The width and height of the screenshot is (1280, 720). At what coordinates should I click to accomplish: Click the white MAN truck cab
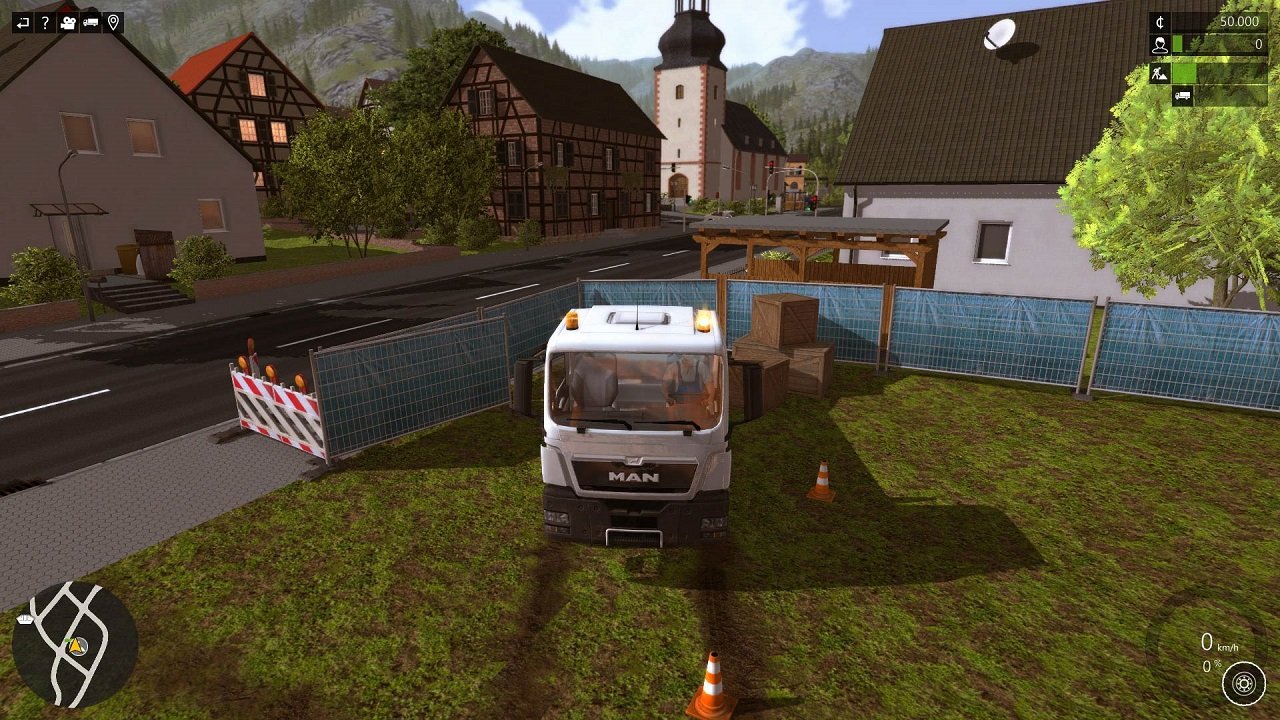coord(630,420)
